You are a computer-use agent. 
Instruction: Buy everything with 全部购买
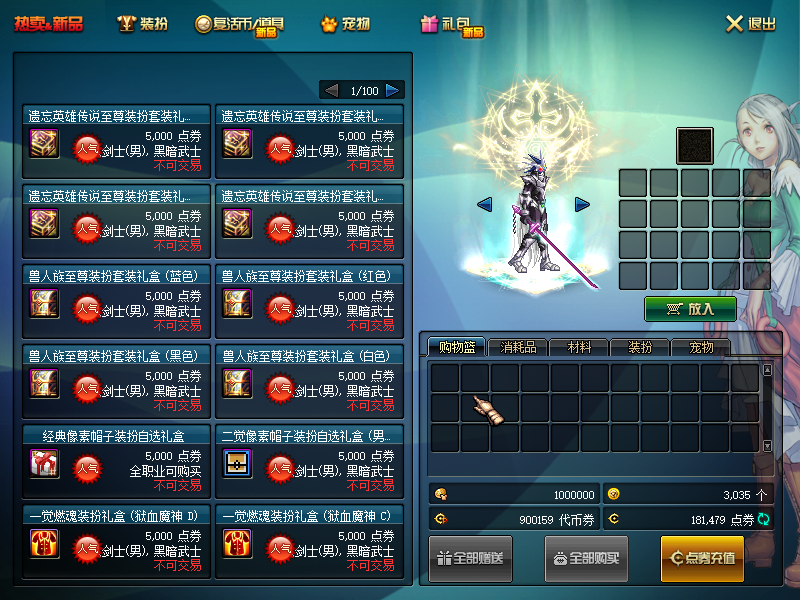point(586,558)
